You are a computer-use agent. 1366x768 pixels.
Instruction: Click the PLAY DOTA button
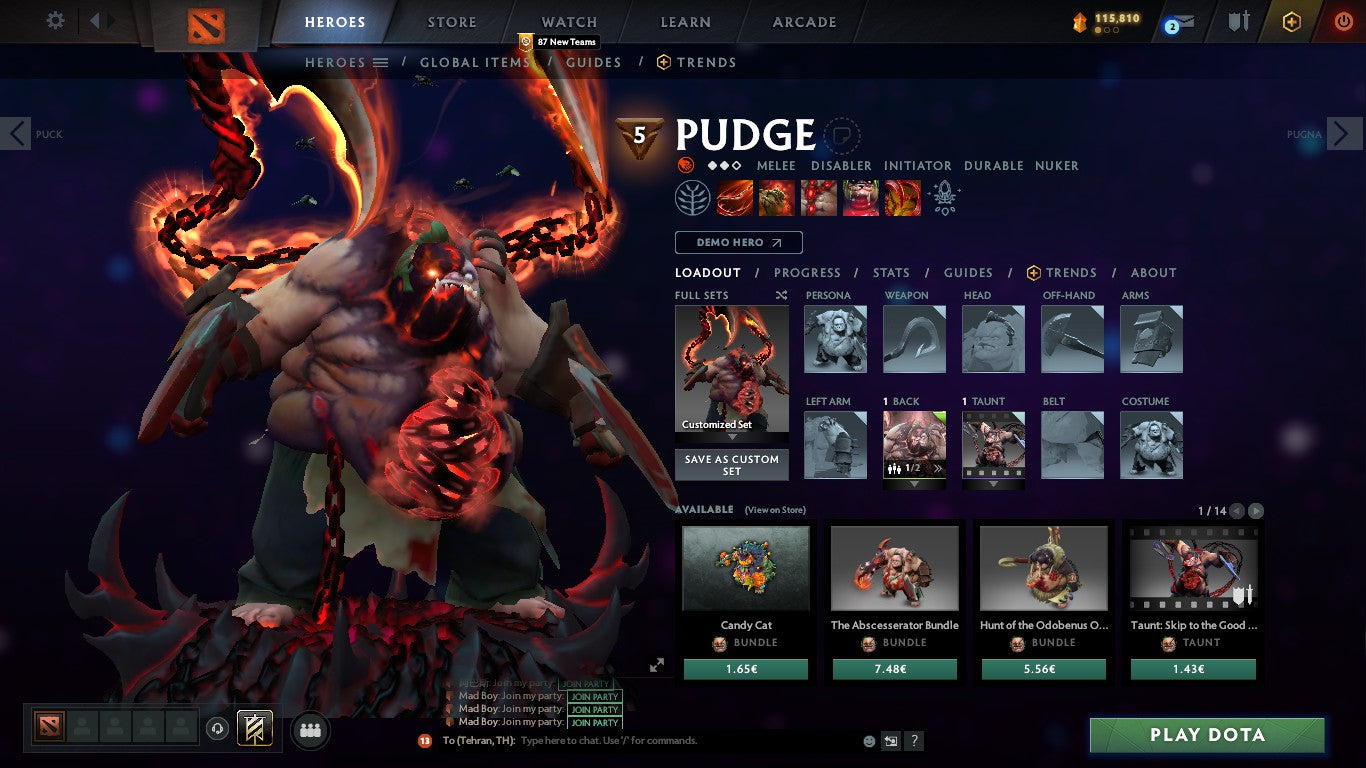[x=1205, y=735]
